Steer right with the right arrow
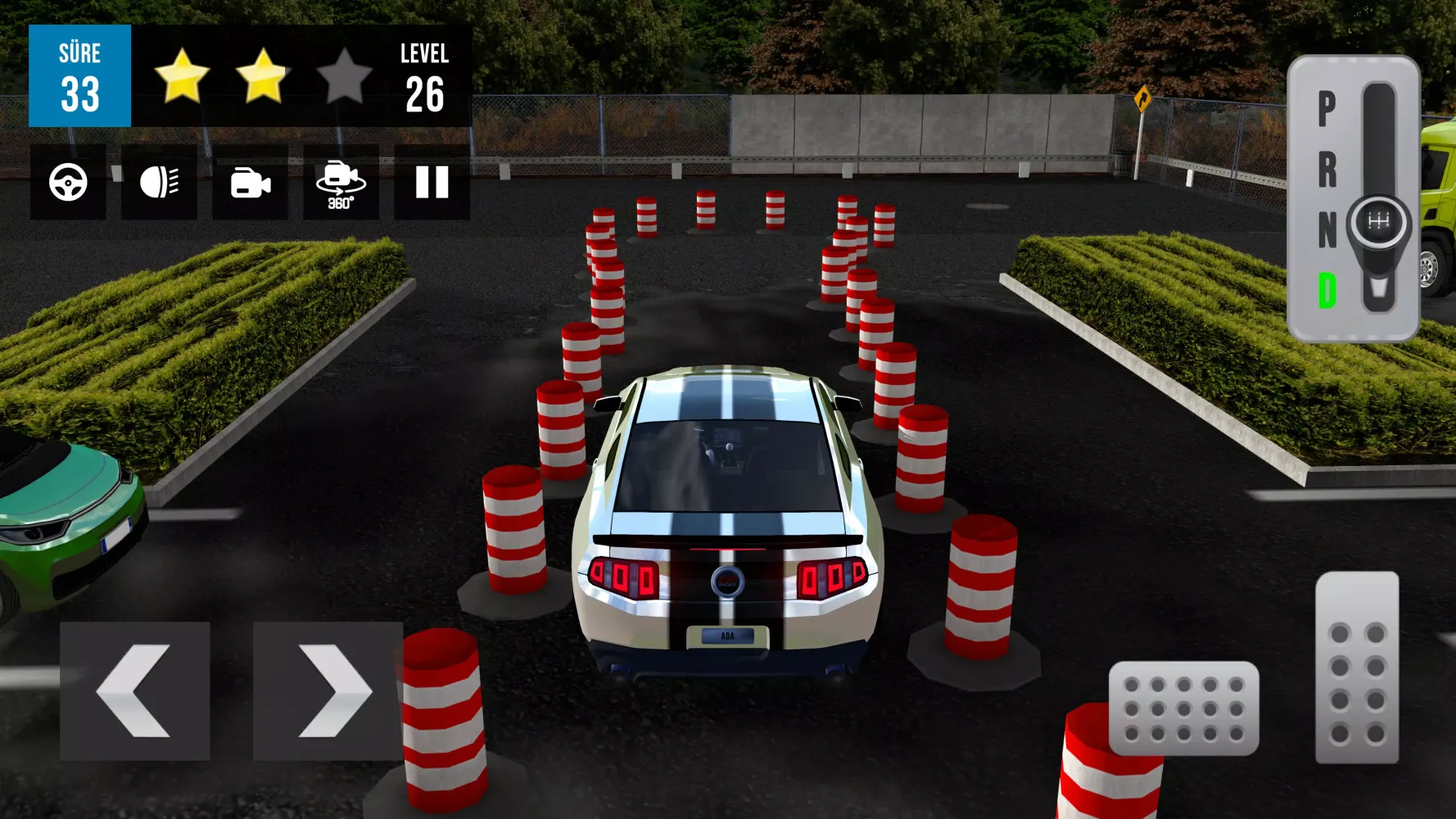Viewport: 1456px width, 819px height. click(x=328, y=690)
